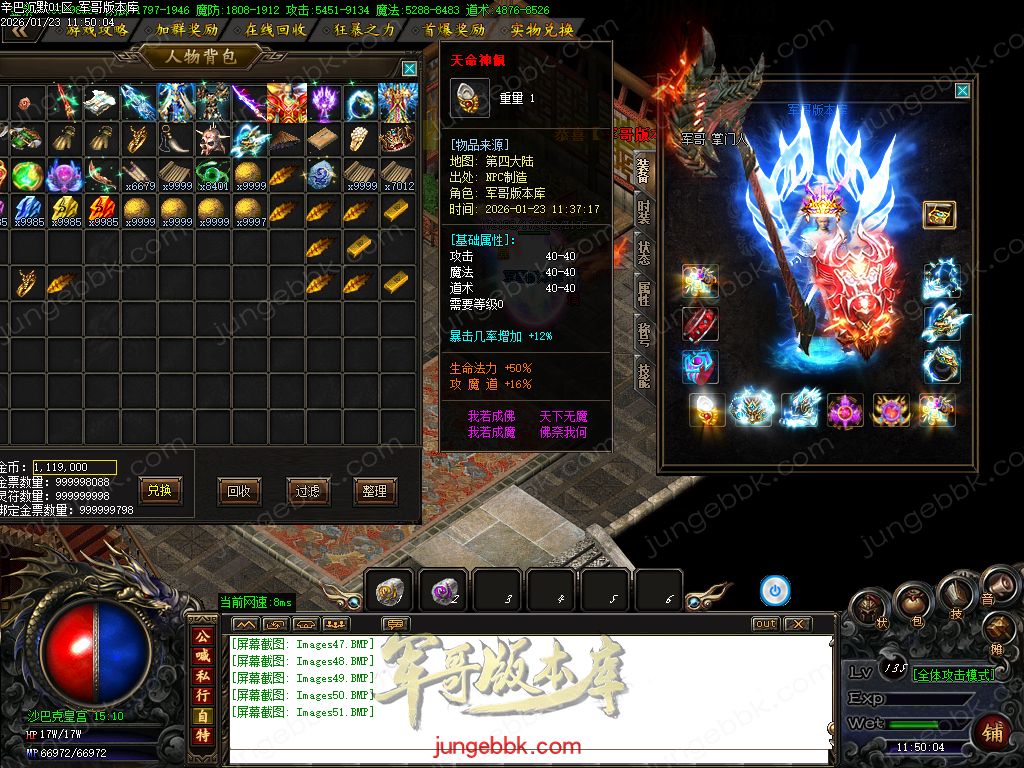This screenshot has width=1024, height=768.
Task: Select the 喊 shout chat channel
Action: pyautogui.click(x=203, y=656)
